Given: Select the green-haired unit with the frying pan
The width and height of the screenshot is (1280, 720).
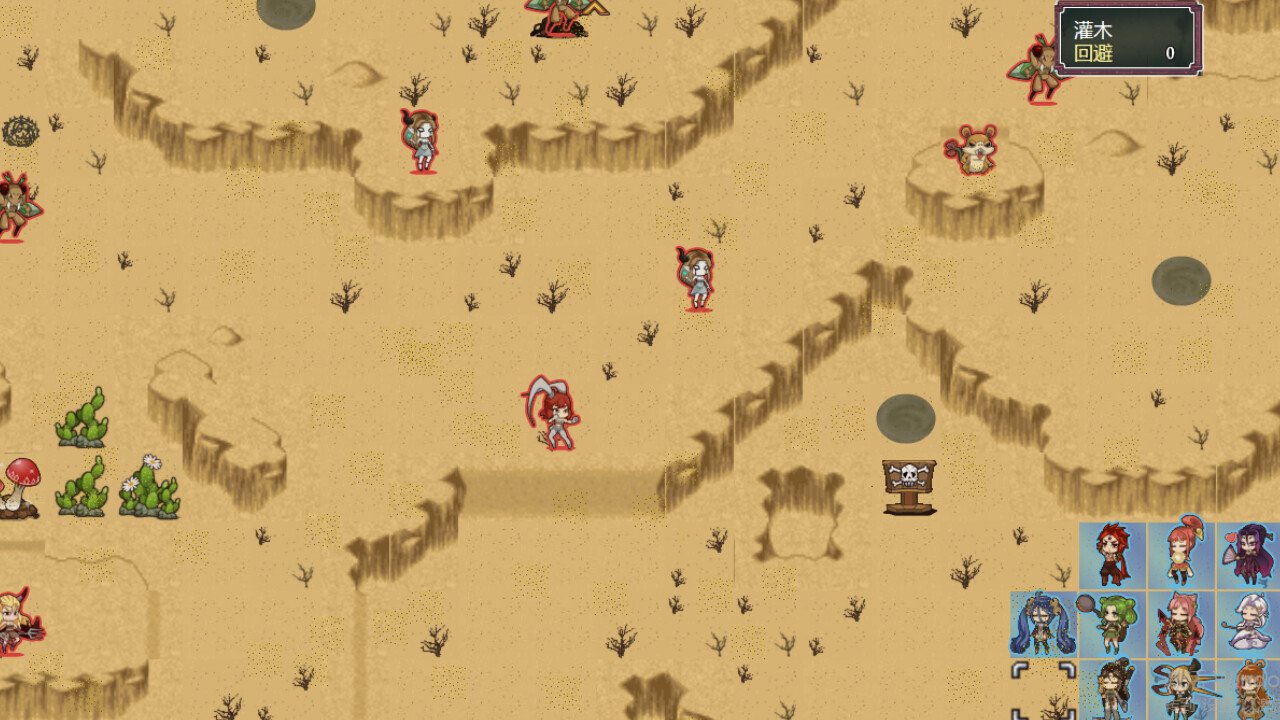Looking at the screenshot, I should pyautogui.click(x=1112, y=624).
